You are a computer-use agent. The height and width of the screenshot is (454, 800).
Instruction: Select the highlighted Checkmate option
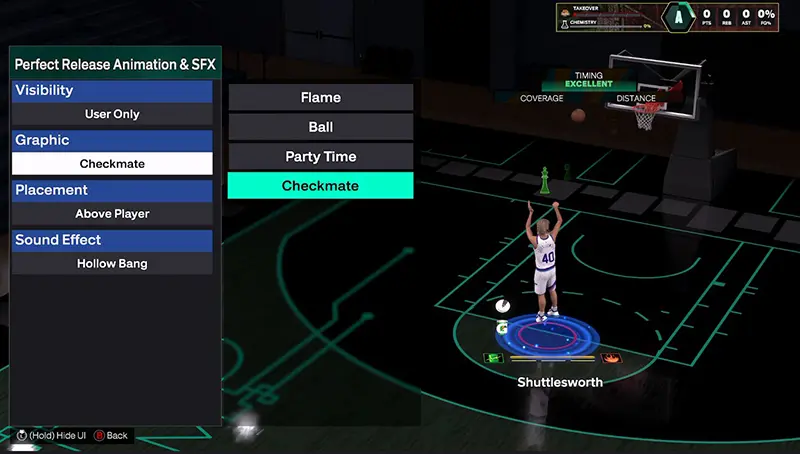320,186
